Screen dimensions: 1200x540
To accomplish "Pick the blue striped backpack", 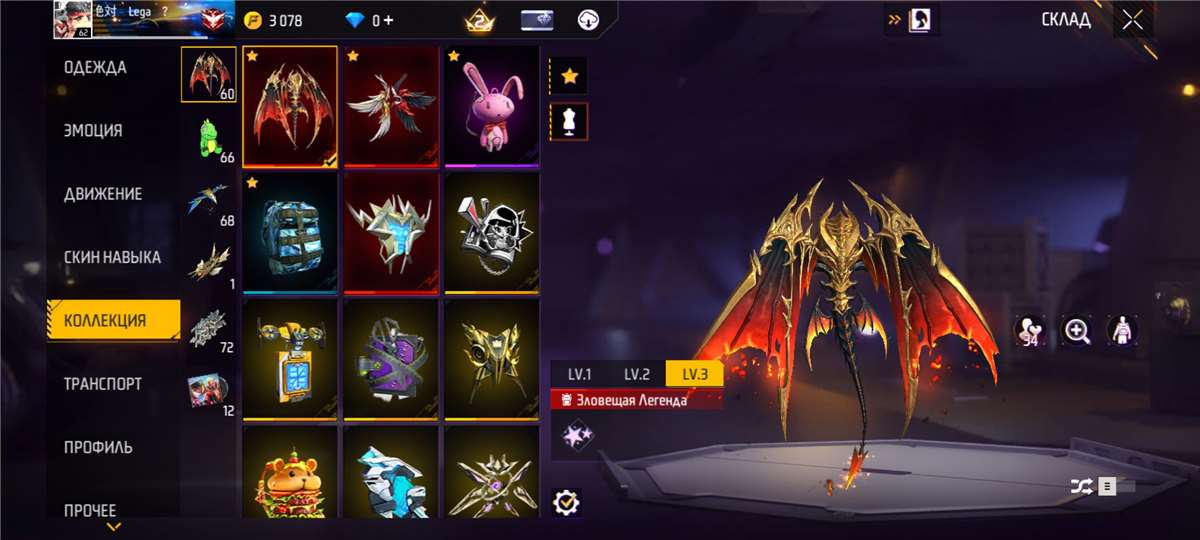I will [x=290, y=233].
